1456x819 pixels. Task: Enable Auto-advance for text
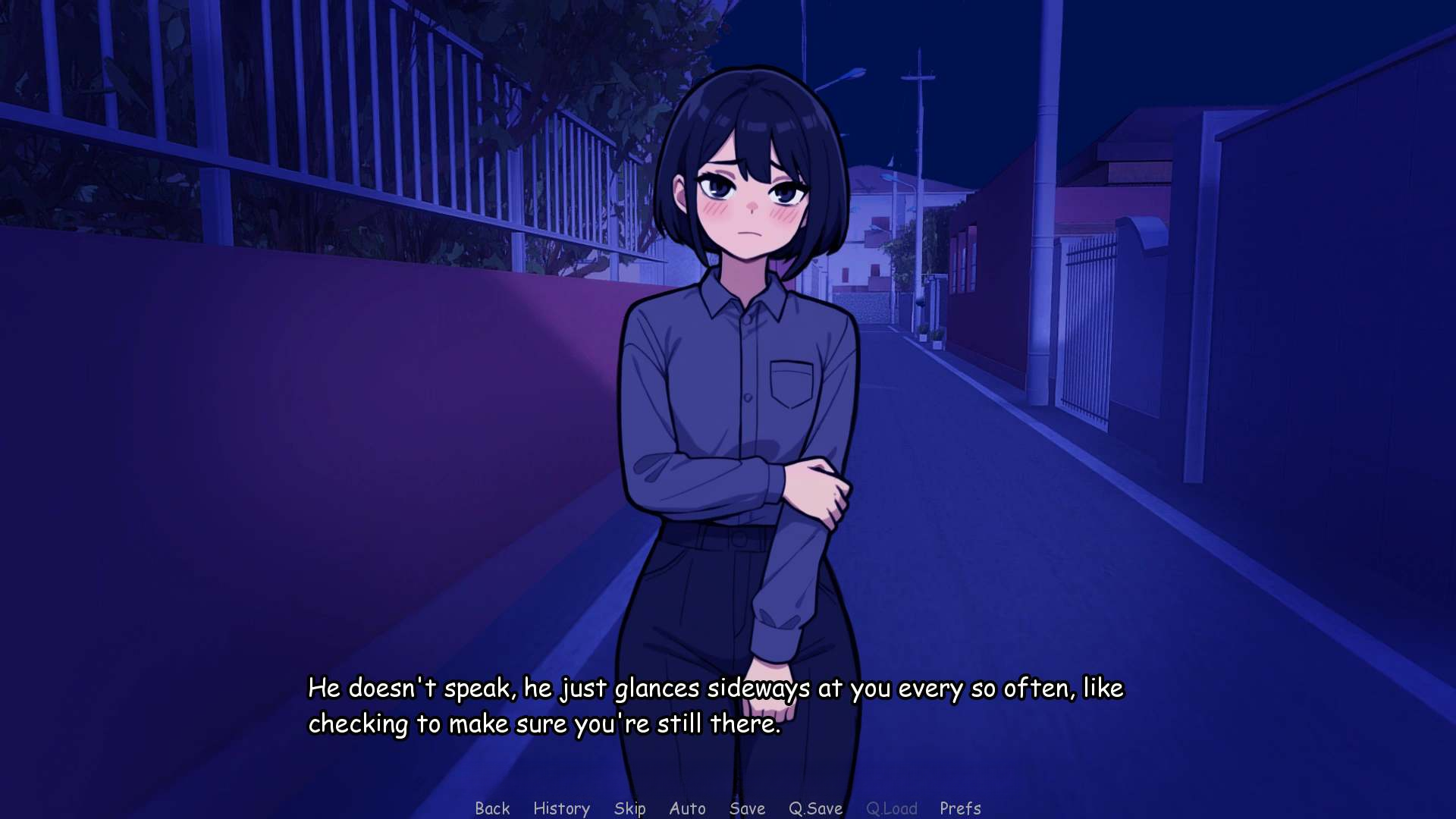(x=687, y=808)
